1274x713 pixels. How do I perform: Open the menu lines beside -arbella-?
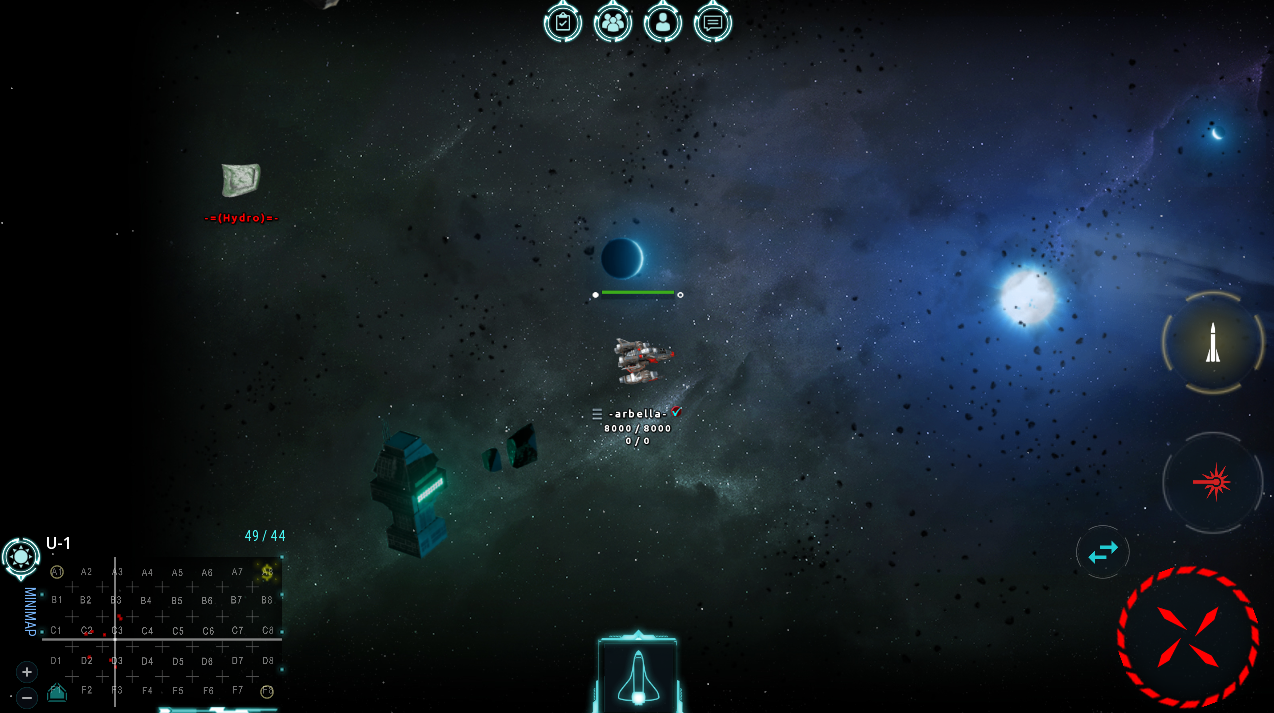[x=597, y=414]
